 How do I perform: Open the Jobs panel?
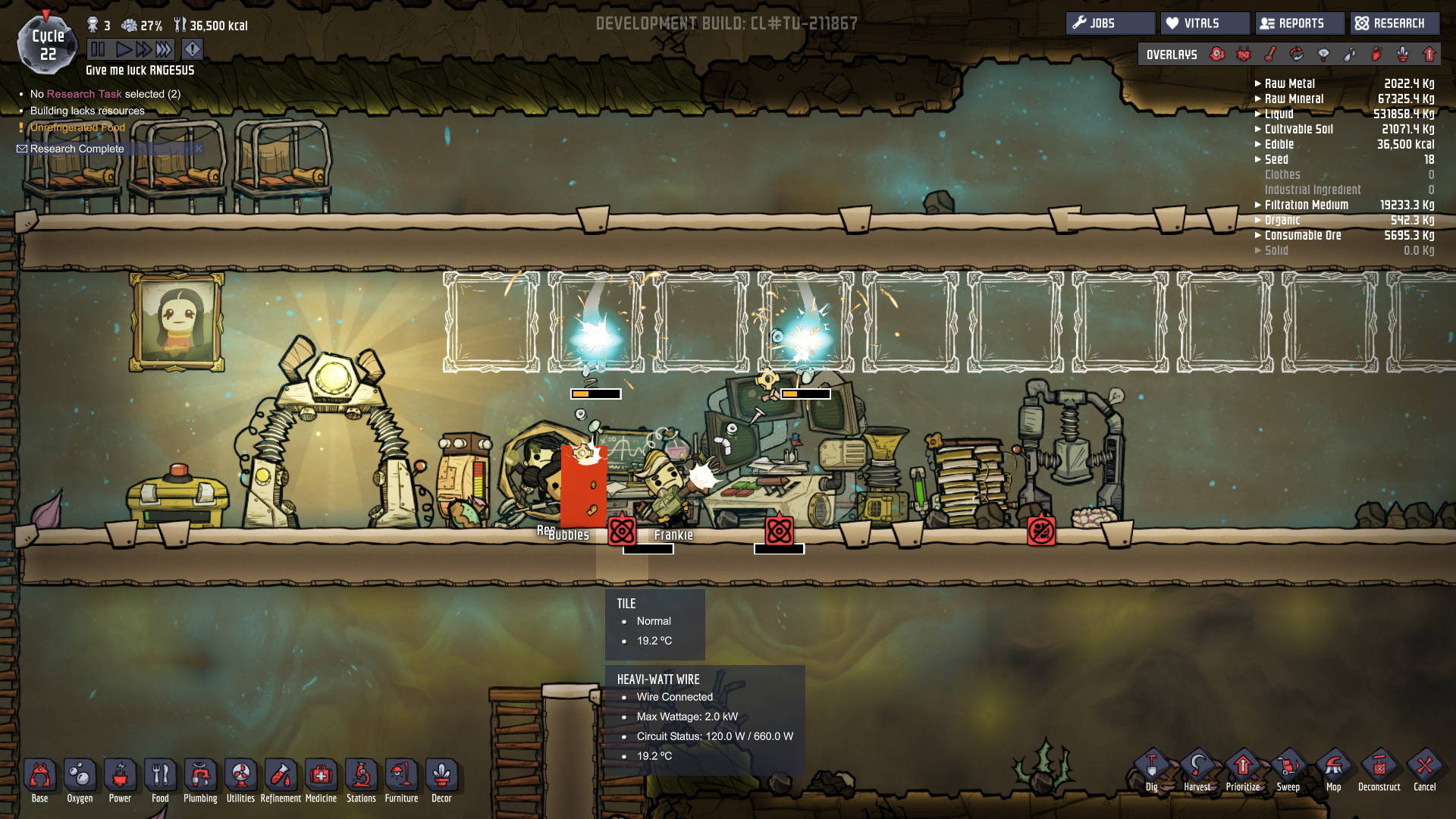click(1110, 24)
